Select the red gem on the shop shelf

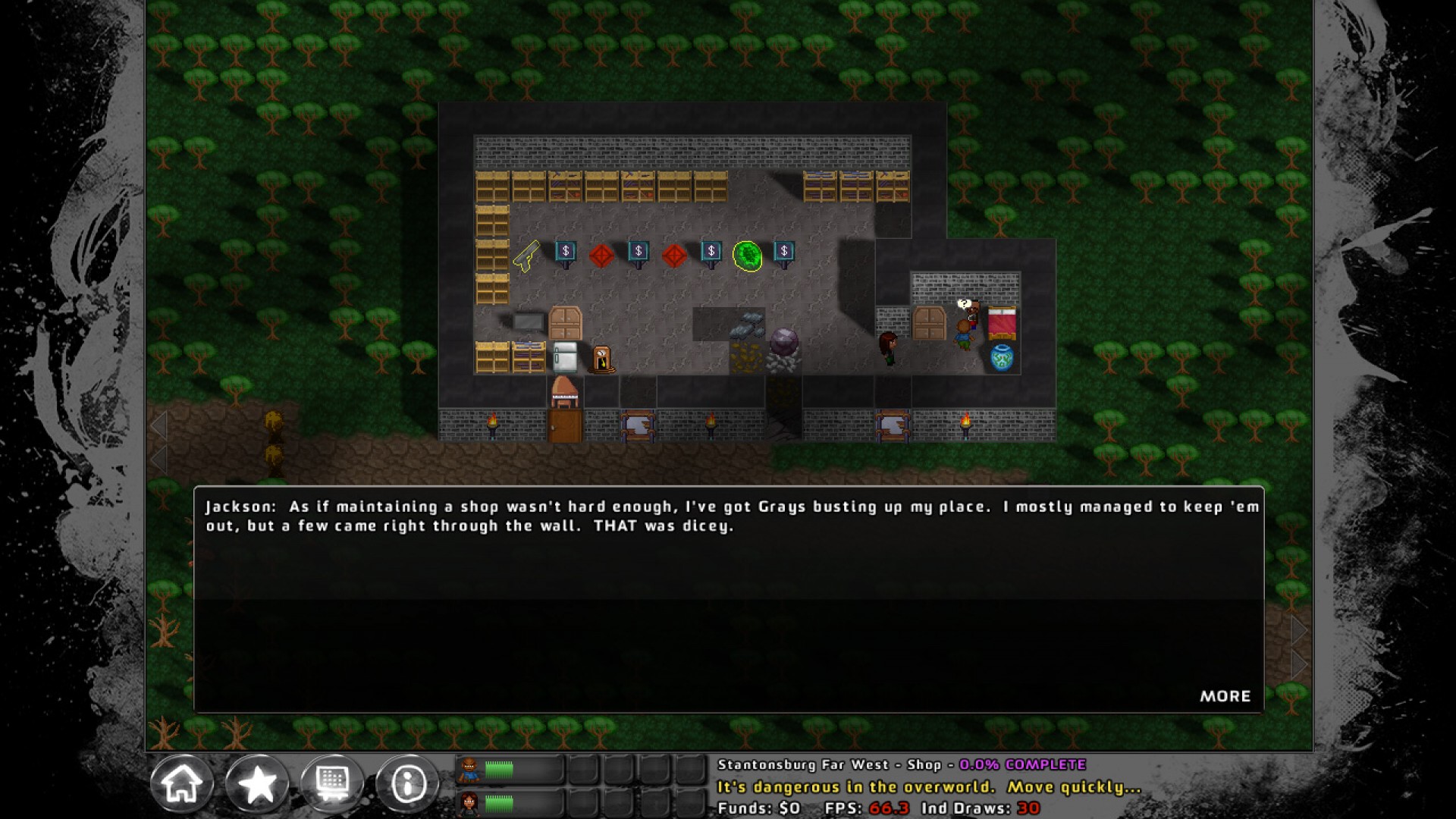coord(601,254)
